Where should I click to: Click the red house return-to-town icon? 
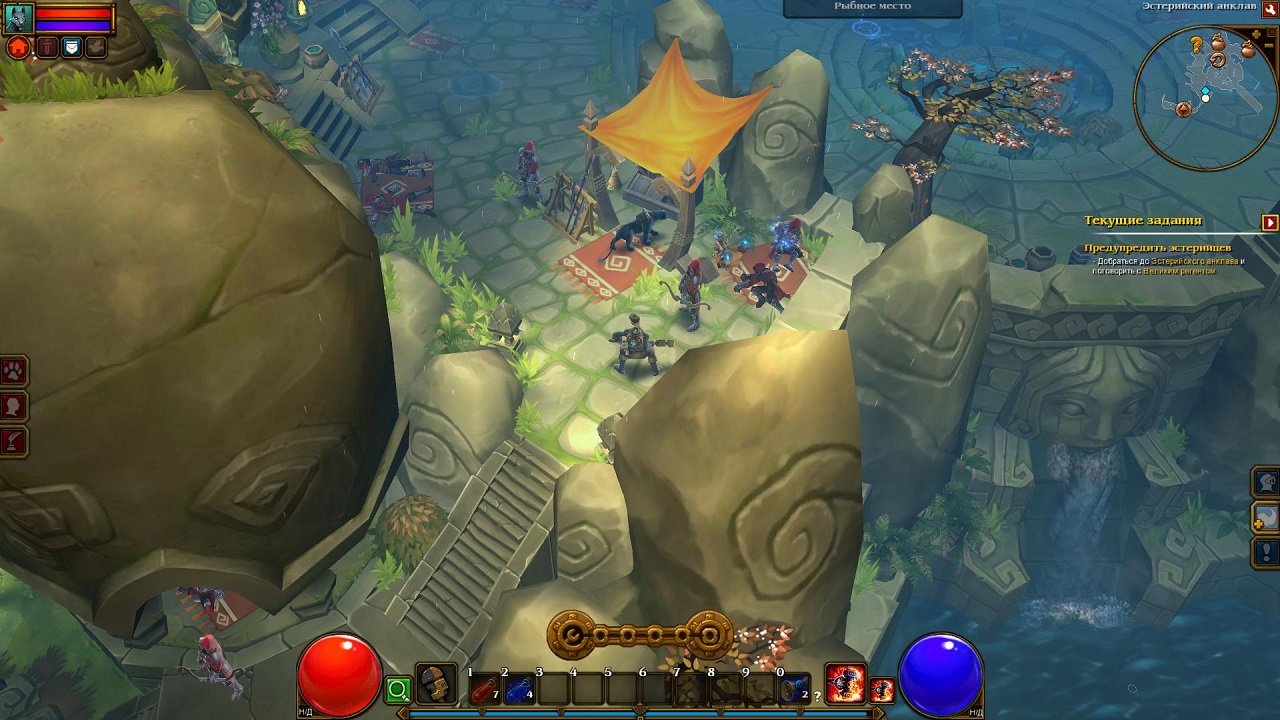[17, 45]
